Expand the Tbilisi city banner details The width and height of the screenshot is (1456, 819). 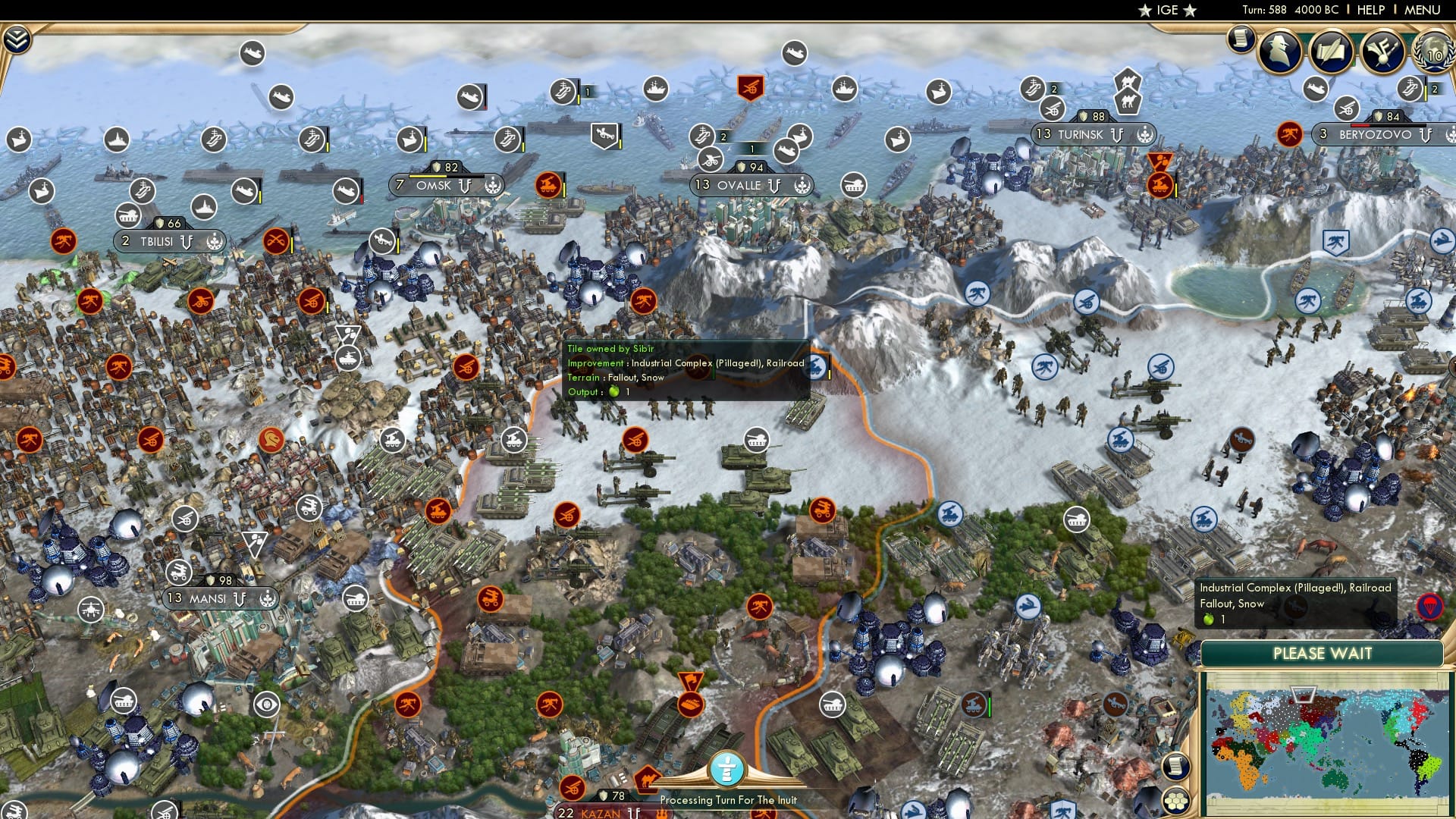(159, 241)
